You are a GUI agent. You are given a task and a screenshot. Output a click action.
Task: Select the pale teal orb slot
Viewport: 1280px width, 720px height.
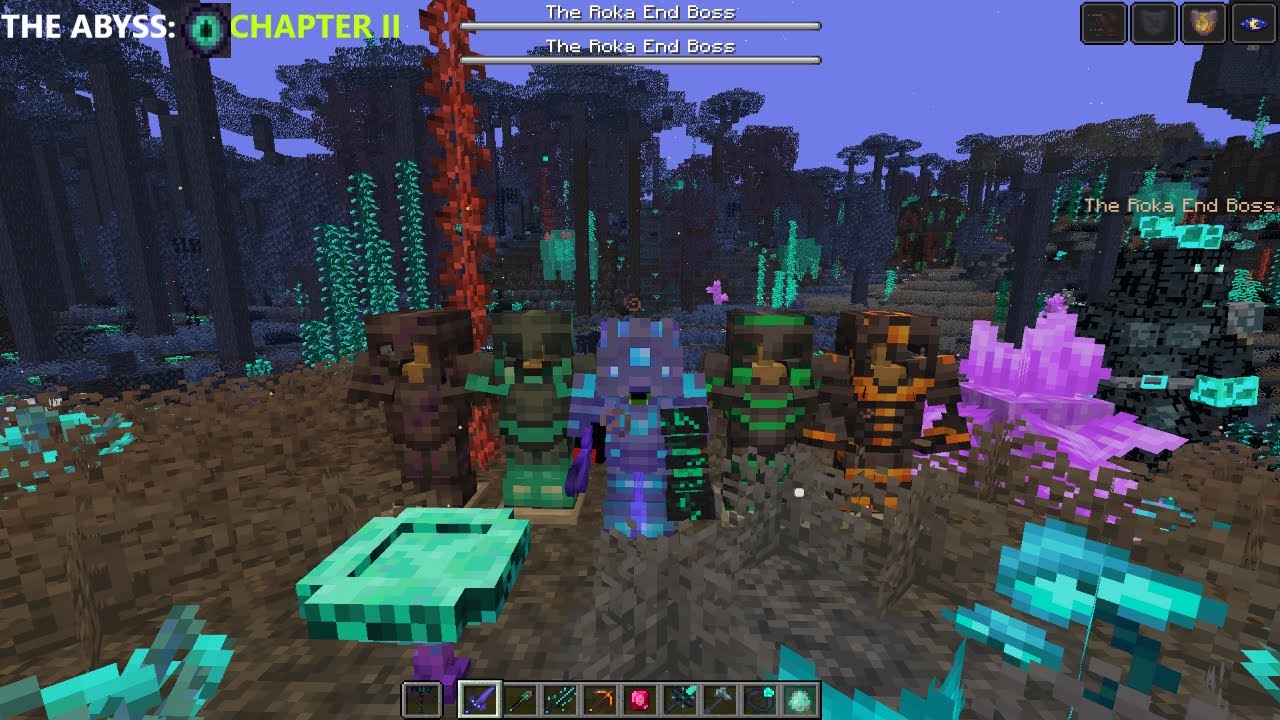[800, 699]
